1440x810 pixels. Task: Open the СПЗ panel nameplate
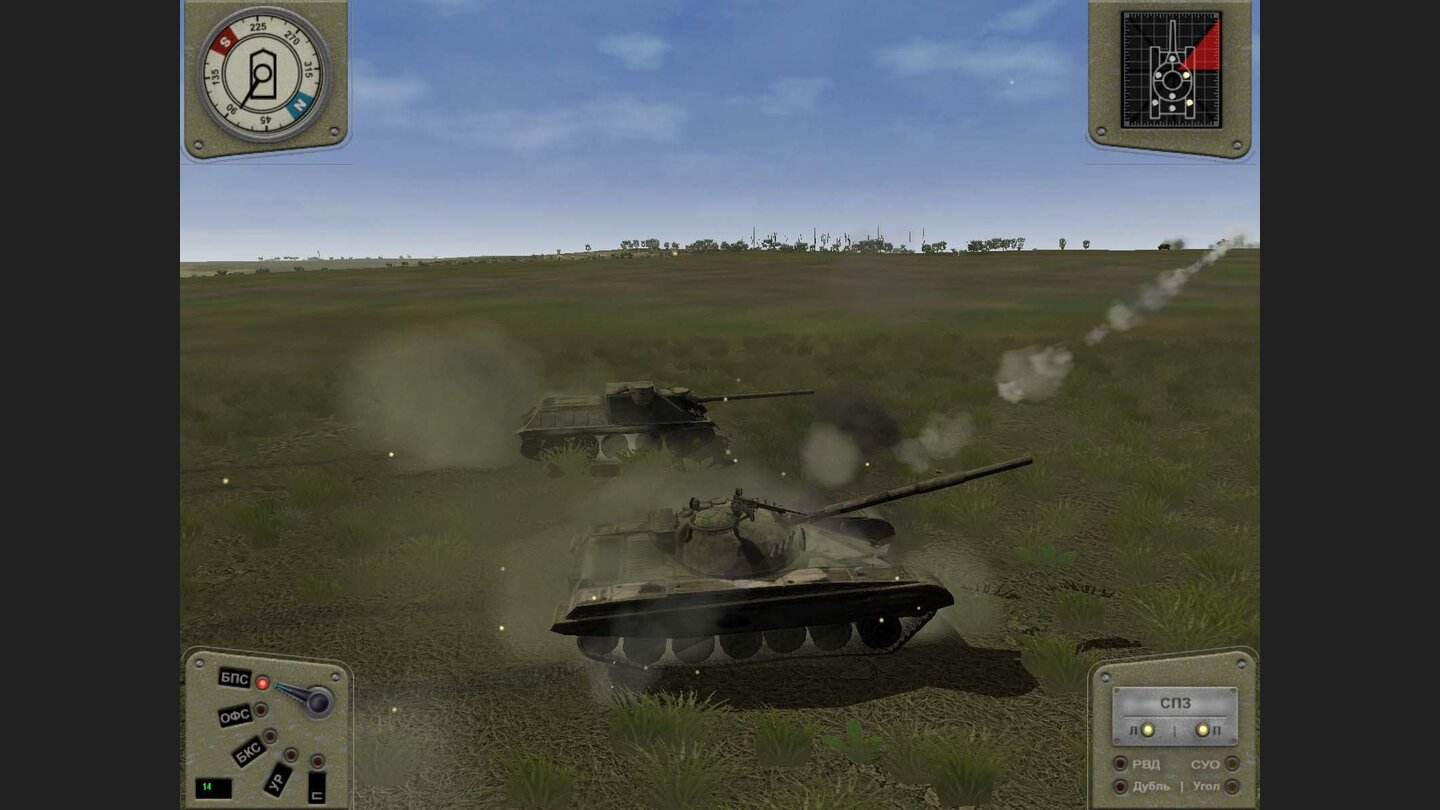(1175, 701)
